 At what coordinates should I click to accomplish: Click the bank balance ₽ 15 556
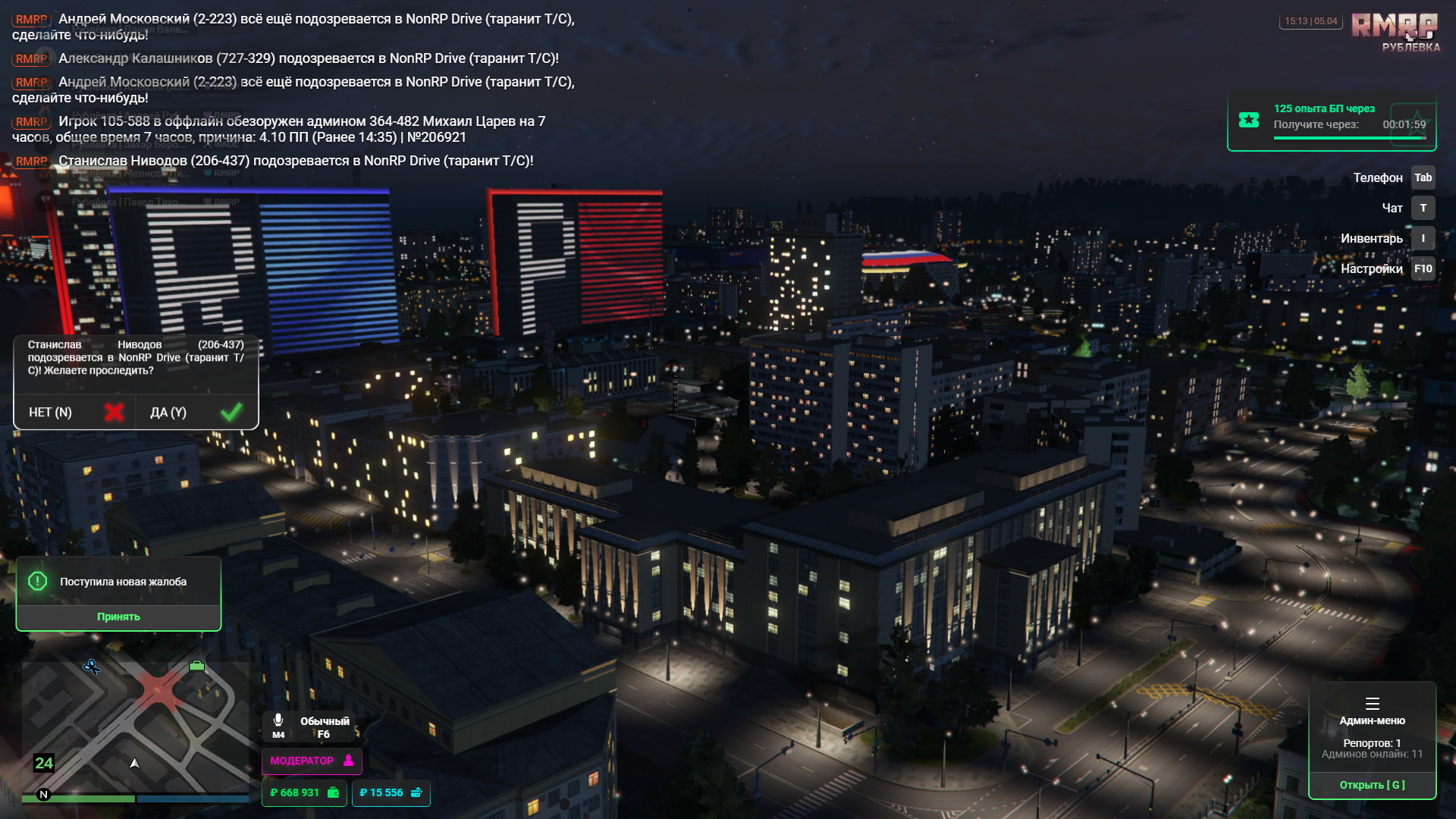391,792
